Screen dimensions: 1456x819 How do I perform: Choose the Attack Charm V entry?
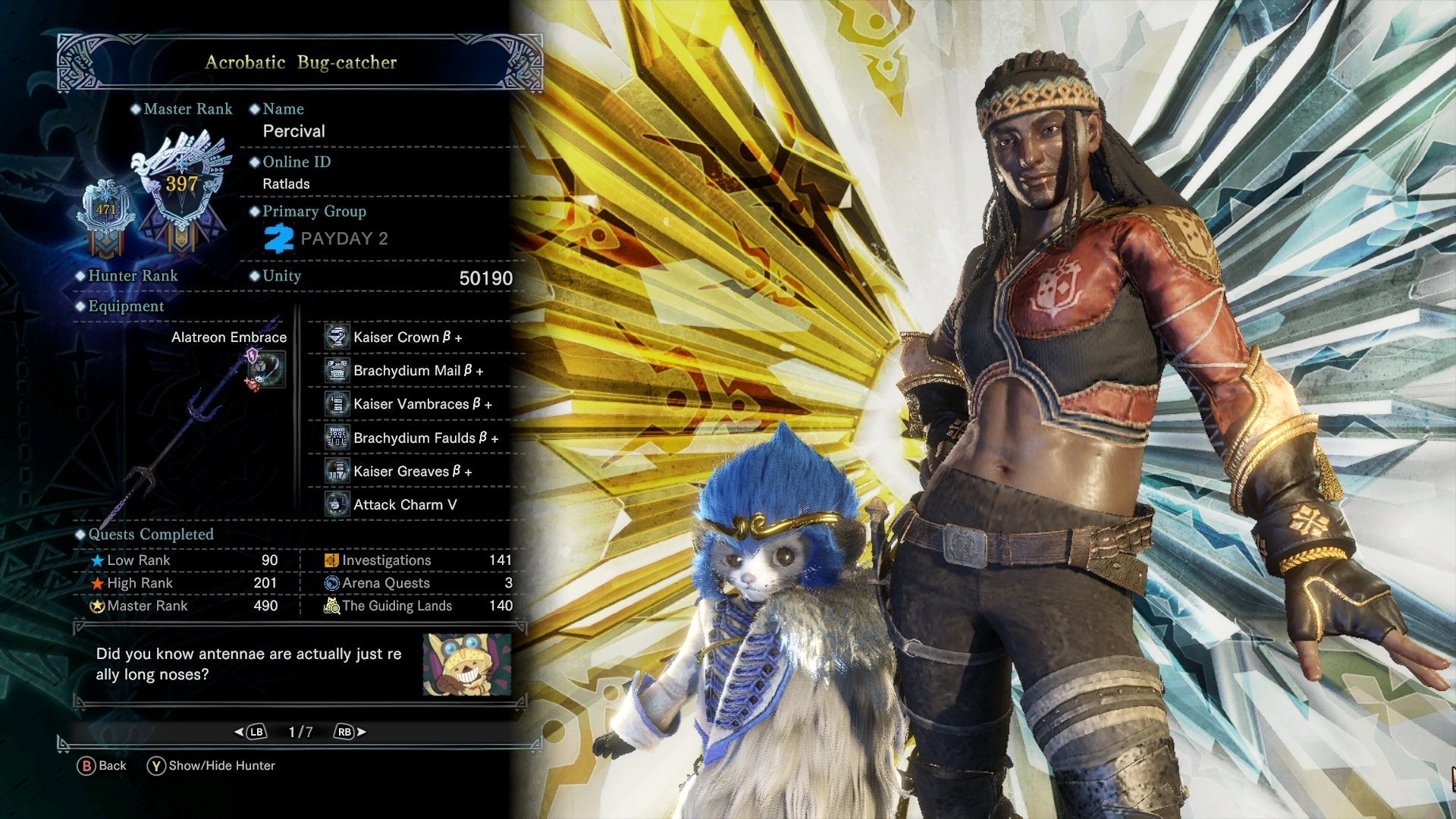tap(405, 505)
